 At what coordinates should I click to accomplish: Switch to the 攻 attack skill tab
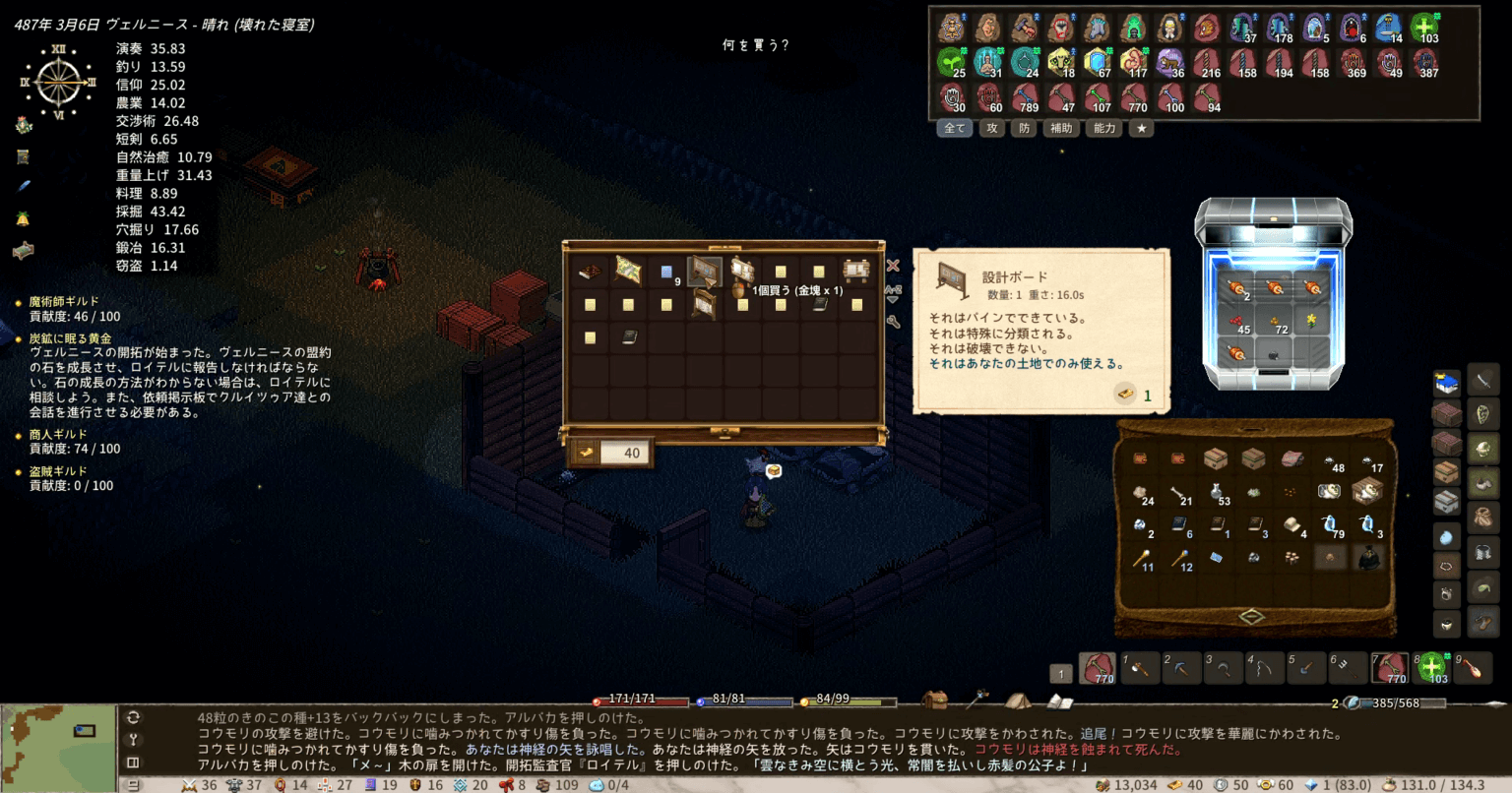tap(991, 128)
